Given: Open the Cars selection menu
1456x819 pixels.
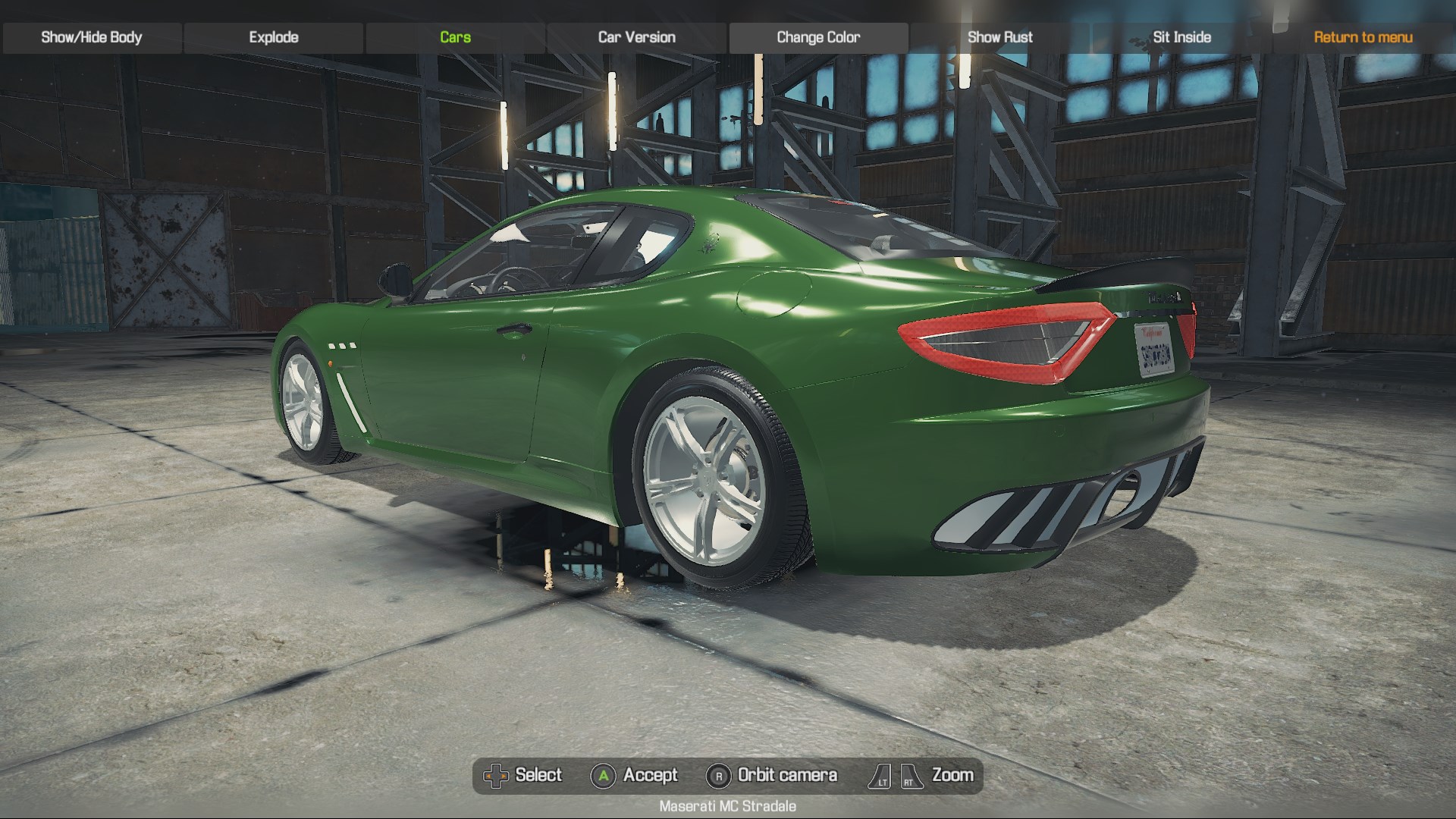Looking at the screenshot, I should click(x=455, y=37).
